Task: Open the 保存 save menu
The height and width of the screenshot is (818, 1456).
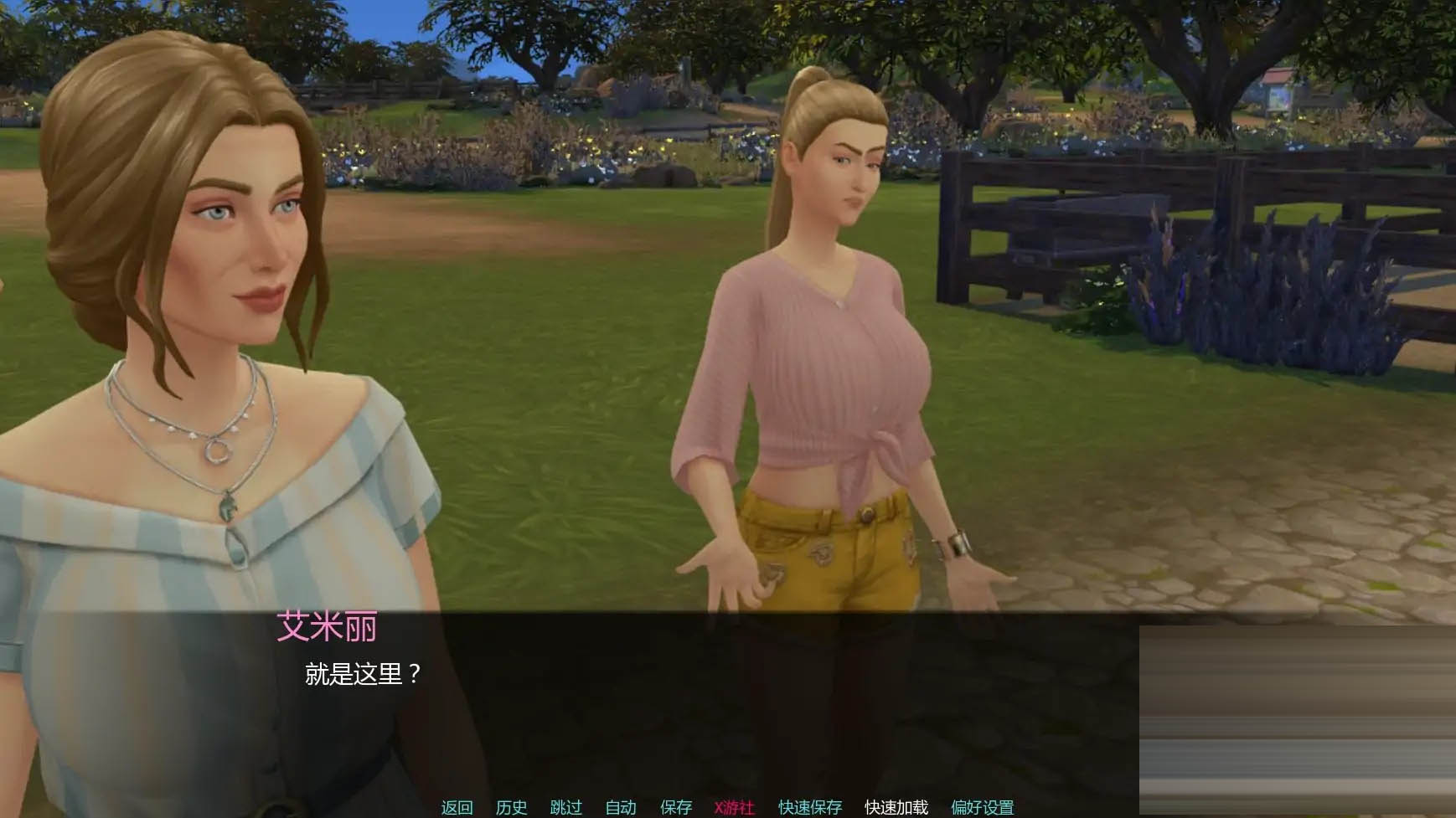Action: coord(676,807)
